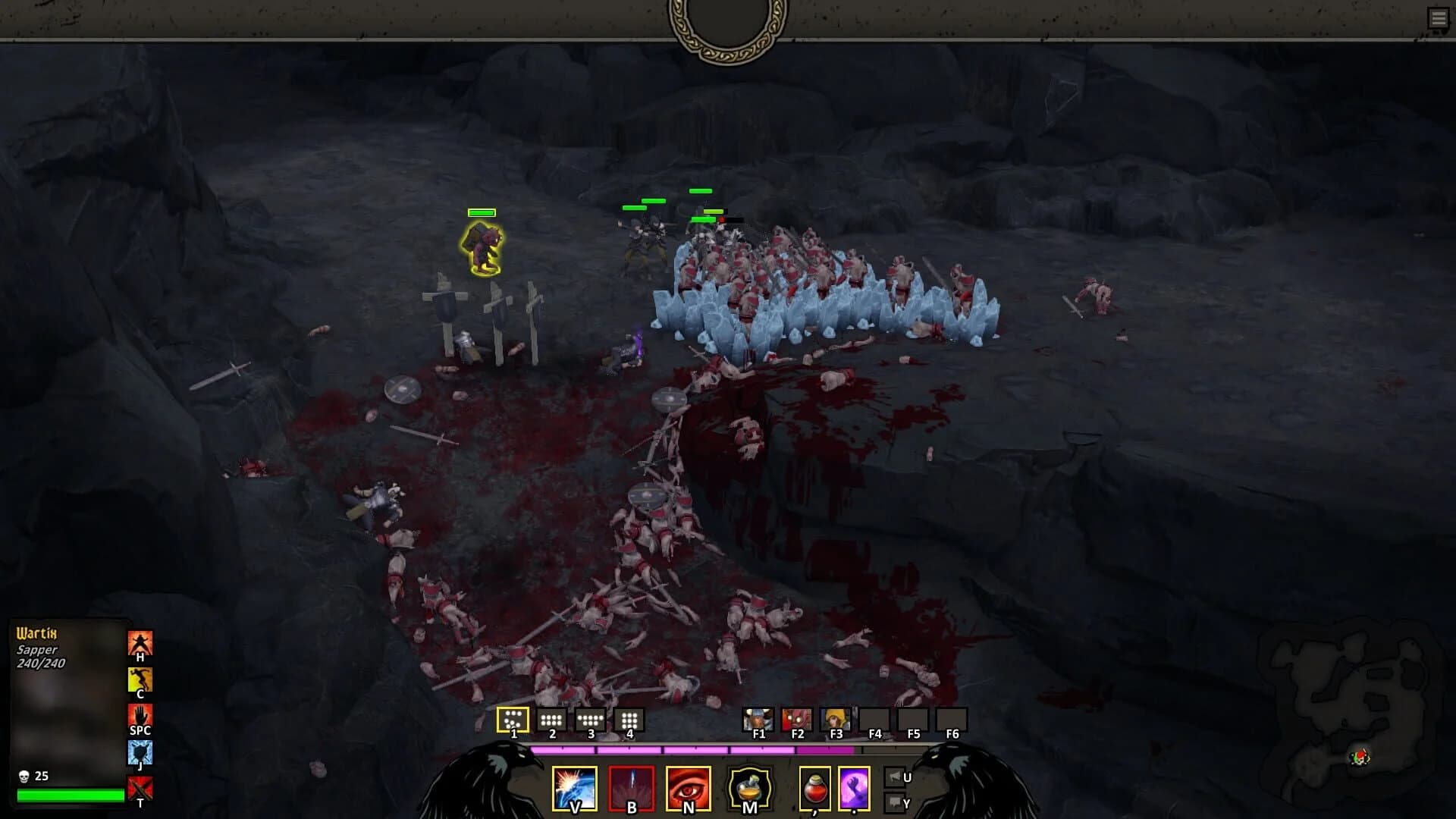Select the red eye spell bound to N
Image resolution: width=1456 pixels, height=819 pixels.
tap(689, 789)
